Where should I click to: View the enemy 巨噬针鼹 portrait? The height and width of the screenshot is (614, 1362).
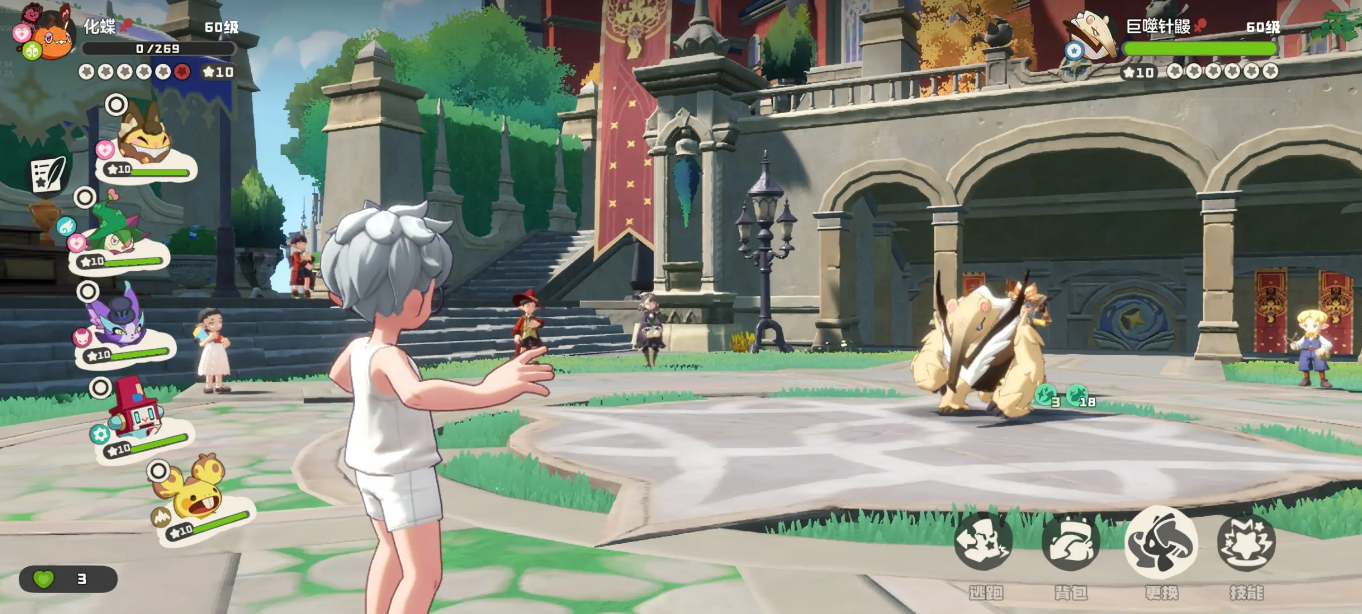click(x=1093, y=35)
